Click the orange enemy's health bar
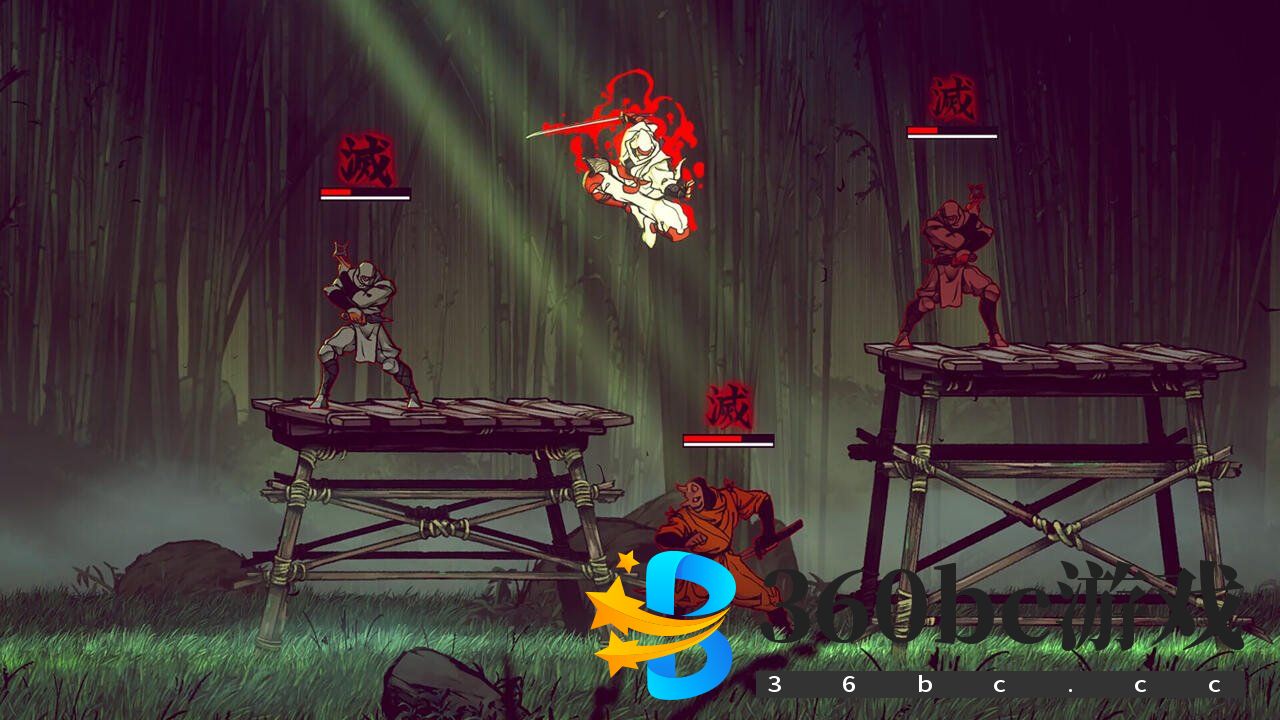 coord(728,437)
